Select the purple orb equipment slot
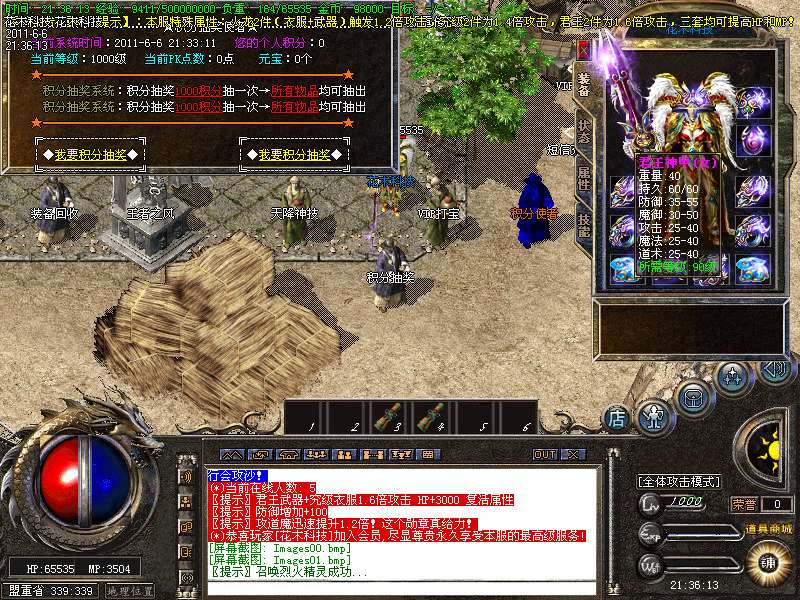800x600 pixels. click(x=753, y=138)
